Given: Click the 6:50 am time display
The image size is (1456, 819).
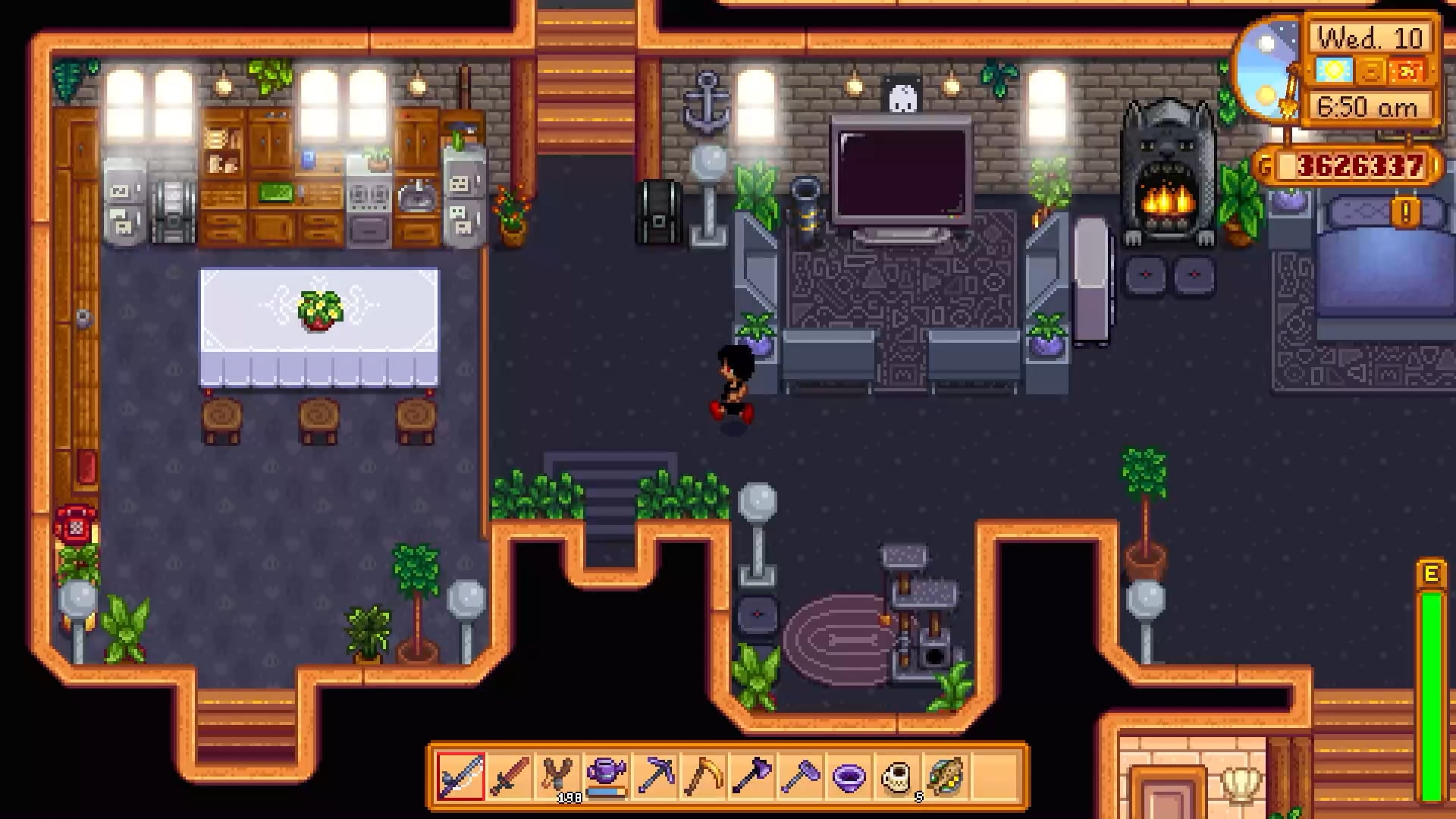Looking at the screenshot, I should [x=1365, y=106].
